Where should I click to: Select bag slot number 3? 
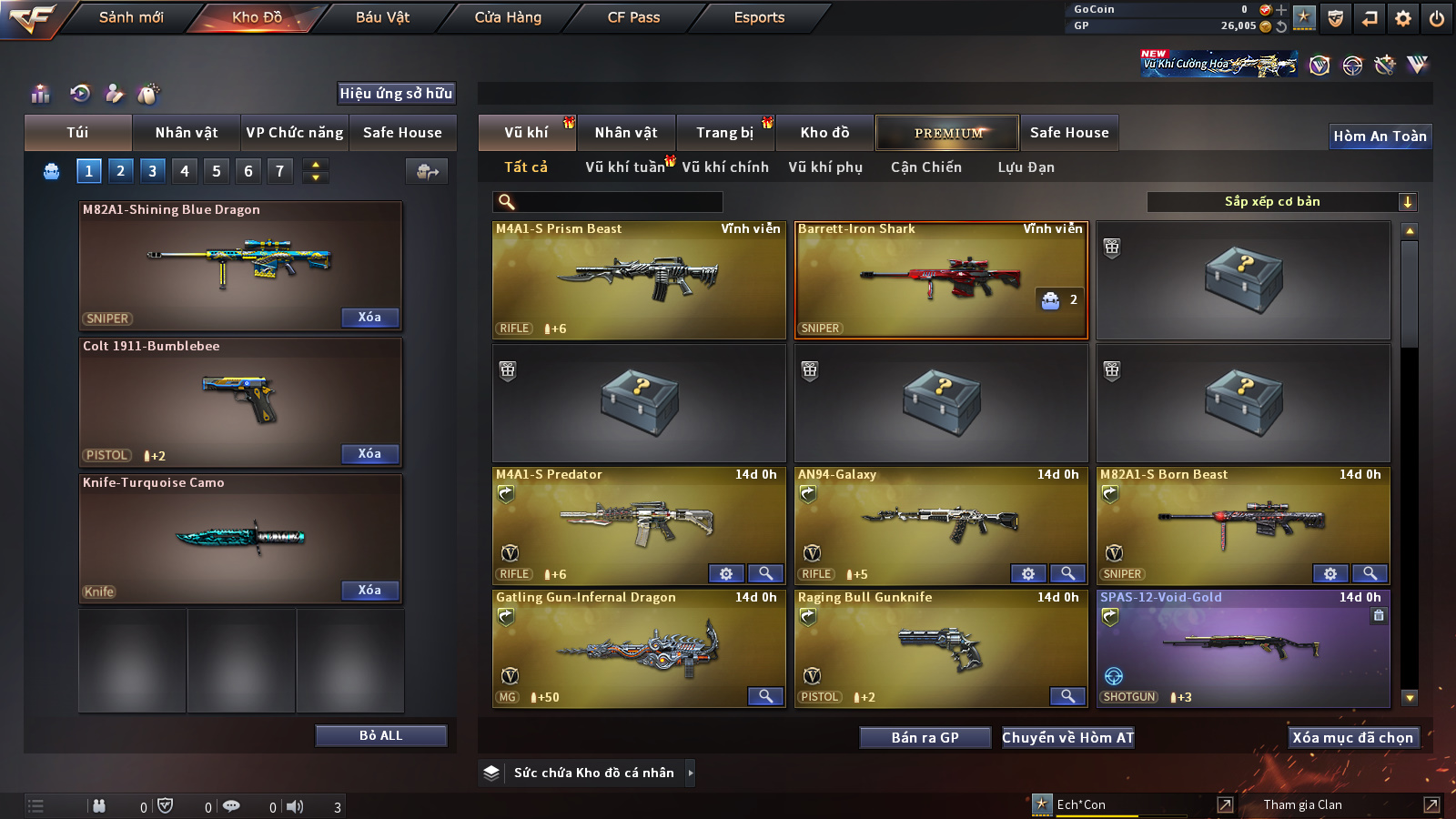[152, 170]
